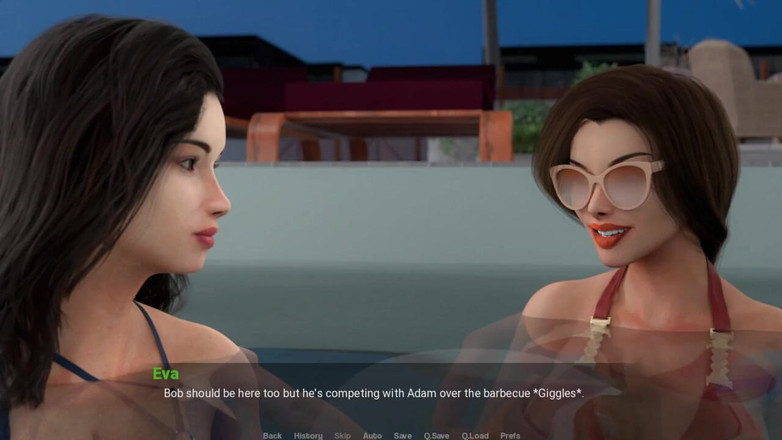Activate Skip in the quick menu
Screen dimensions: 782x440
(342, 435)
